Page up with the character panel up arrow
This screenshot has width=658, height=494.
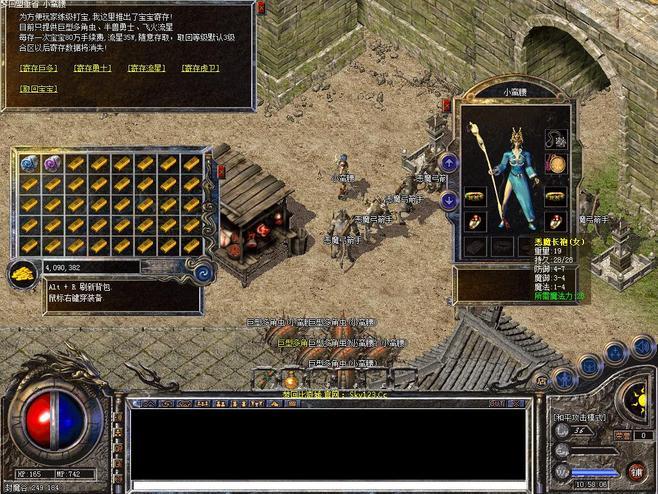(x=450, y=162)
